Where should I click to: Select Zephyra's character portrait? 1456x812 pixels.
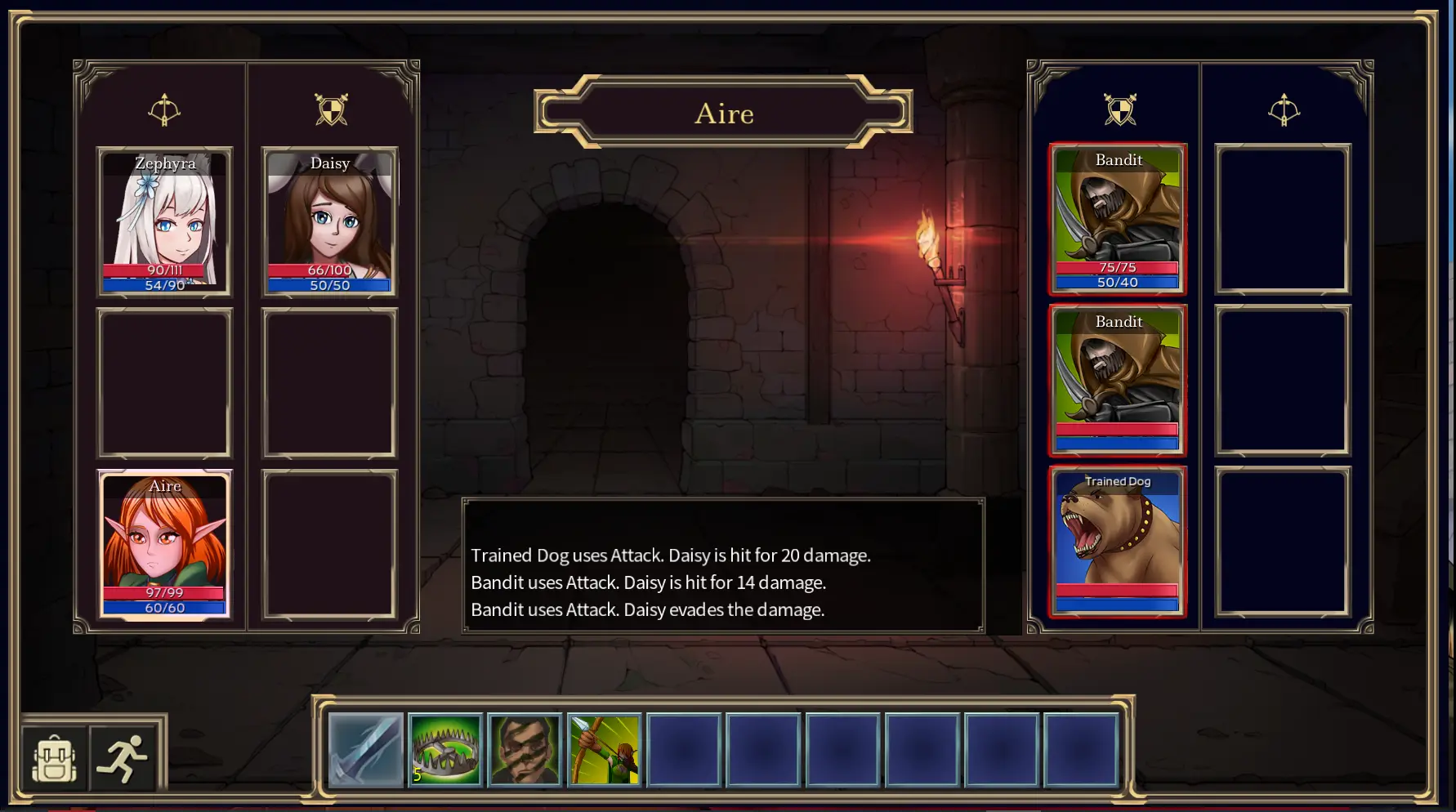[x=164, y=221]
